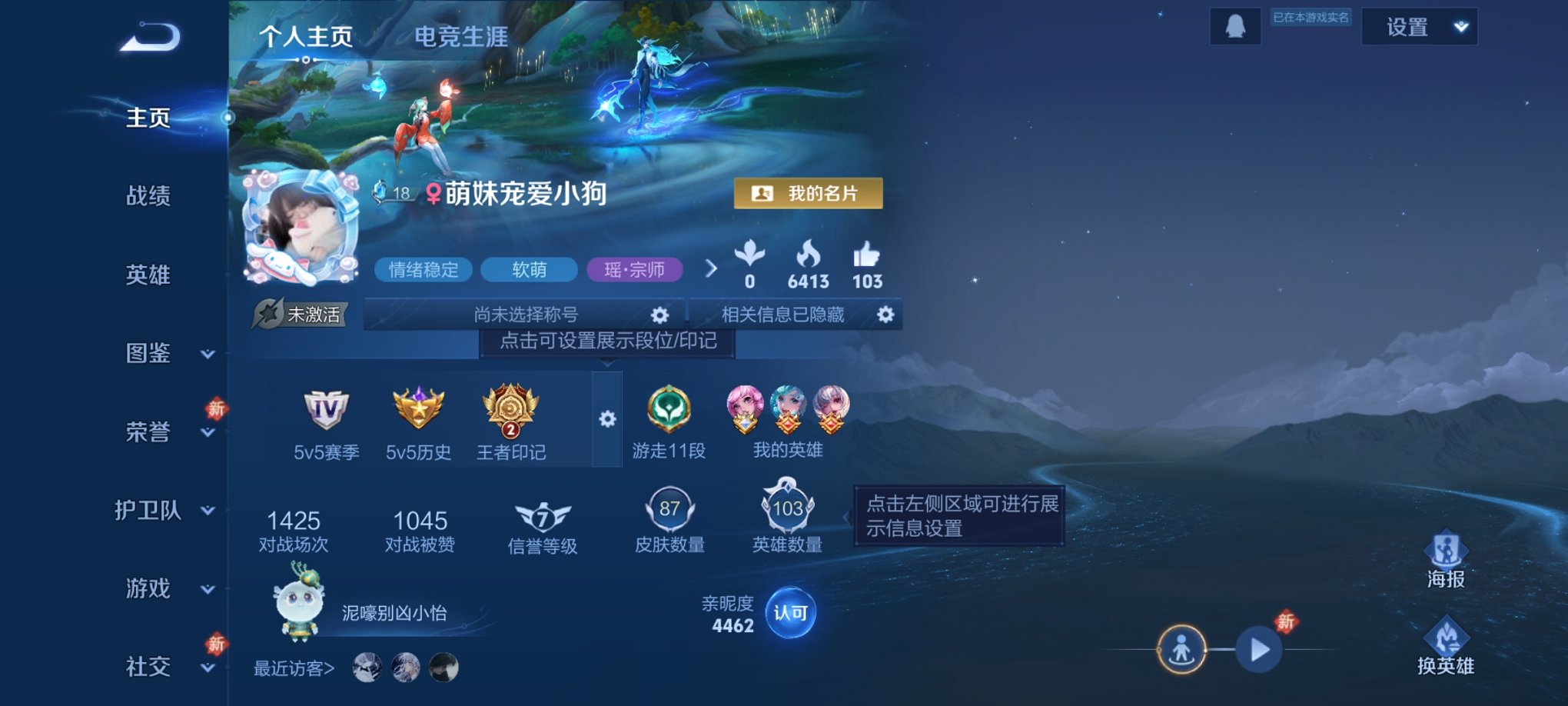Open 我的名片 card
Screen dimensions: 1568x706
pyautogui.click(x=810, y=194)
